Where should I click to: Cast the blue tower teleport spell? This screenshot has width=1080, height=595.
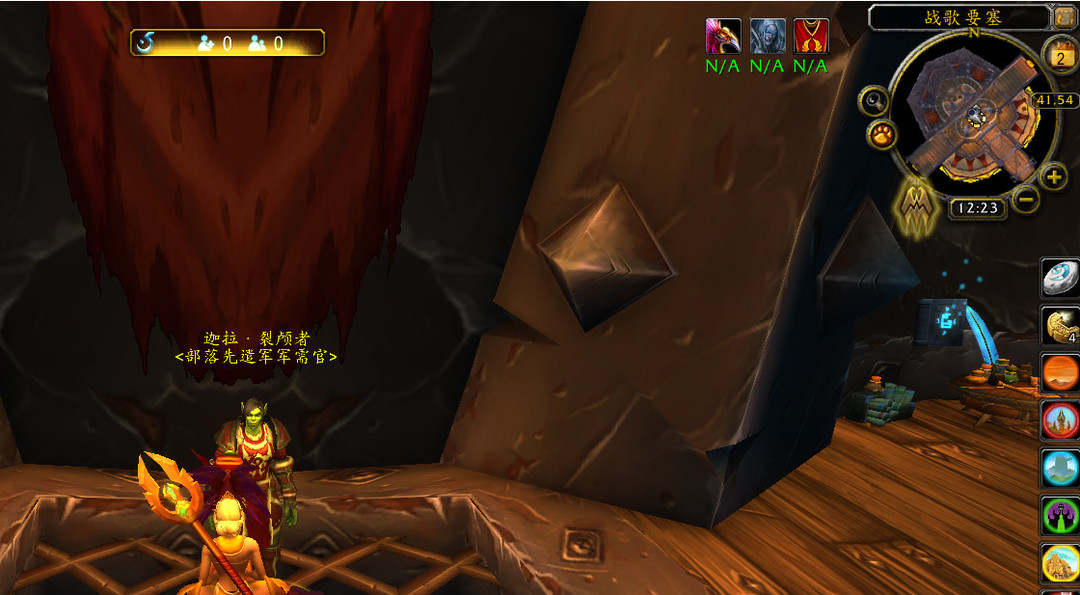[x=1060, y=467]
